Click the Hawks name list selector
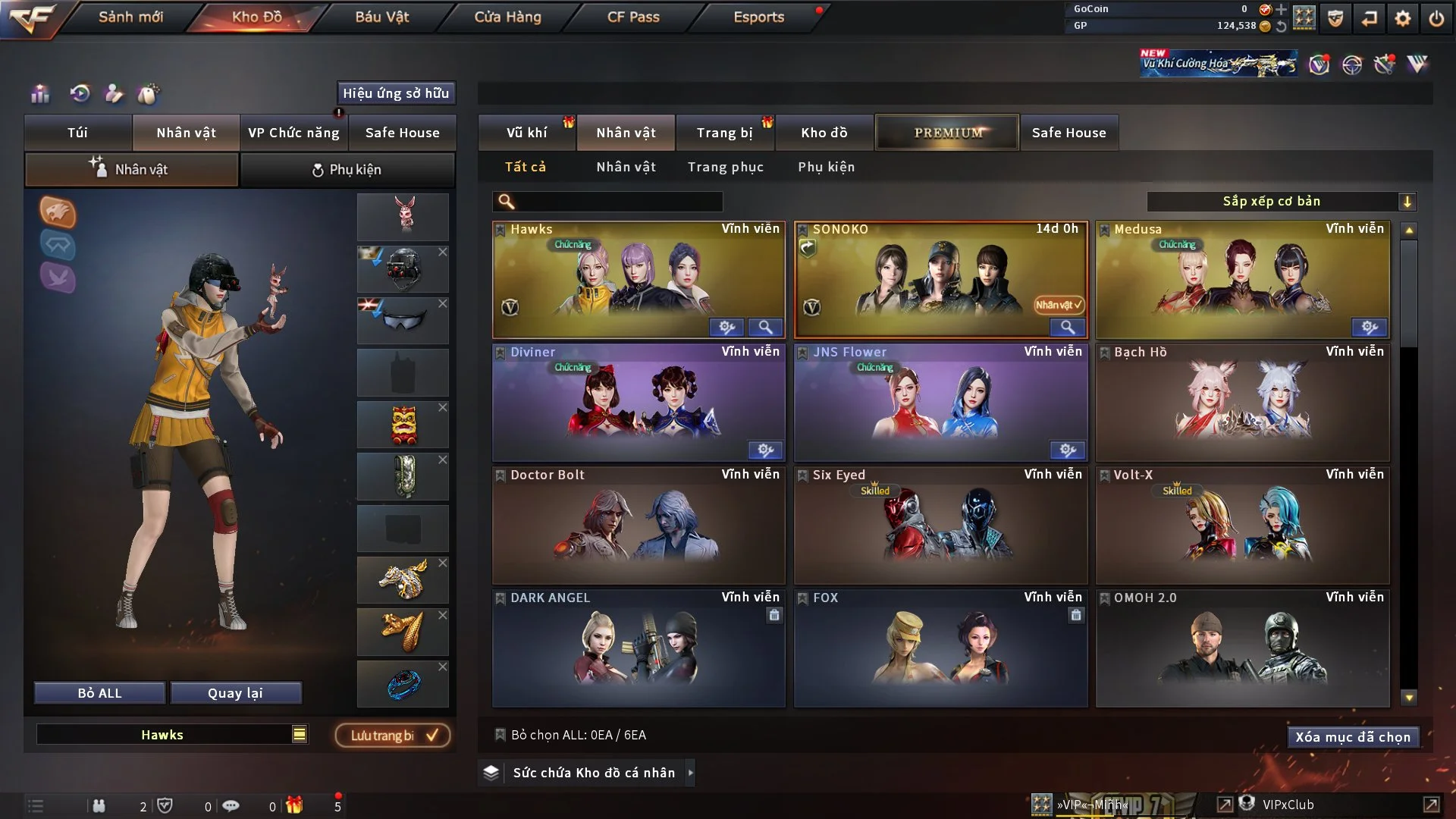1456x819 pixels. [300, 734]
